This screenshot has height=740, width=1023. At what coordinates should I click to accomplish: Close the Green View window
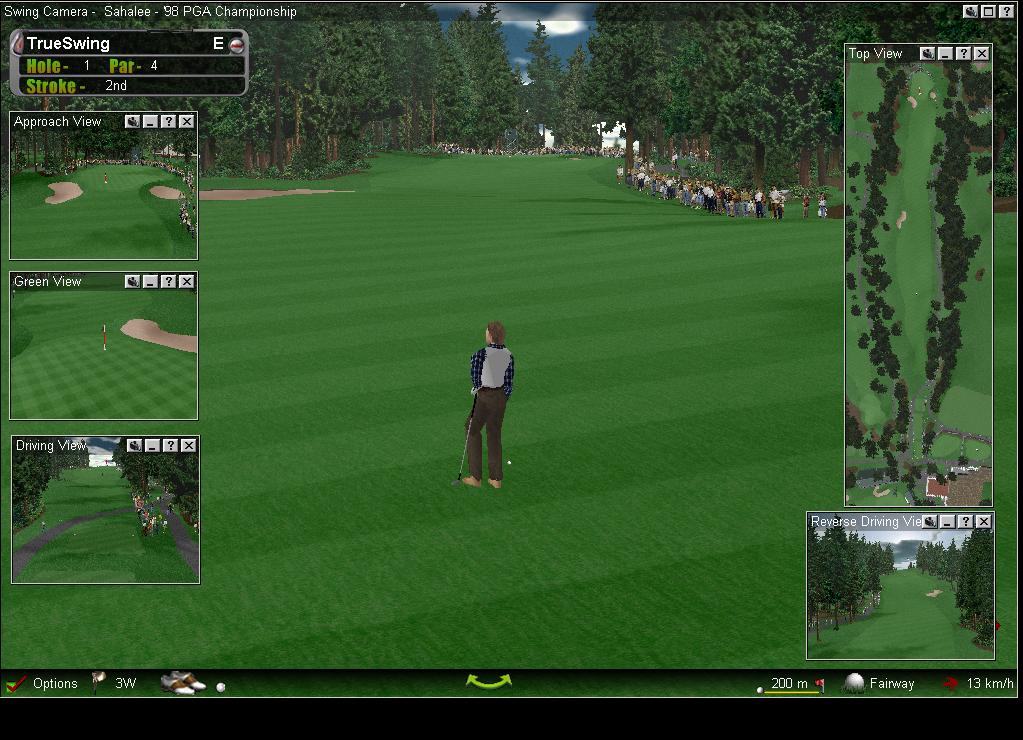[187, 282]
